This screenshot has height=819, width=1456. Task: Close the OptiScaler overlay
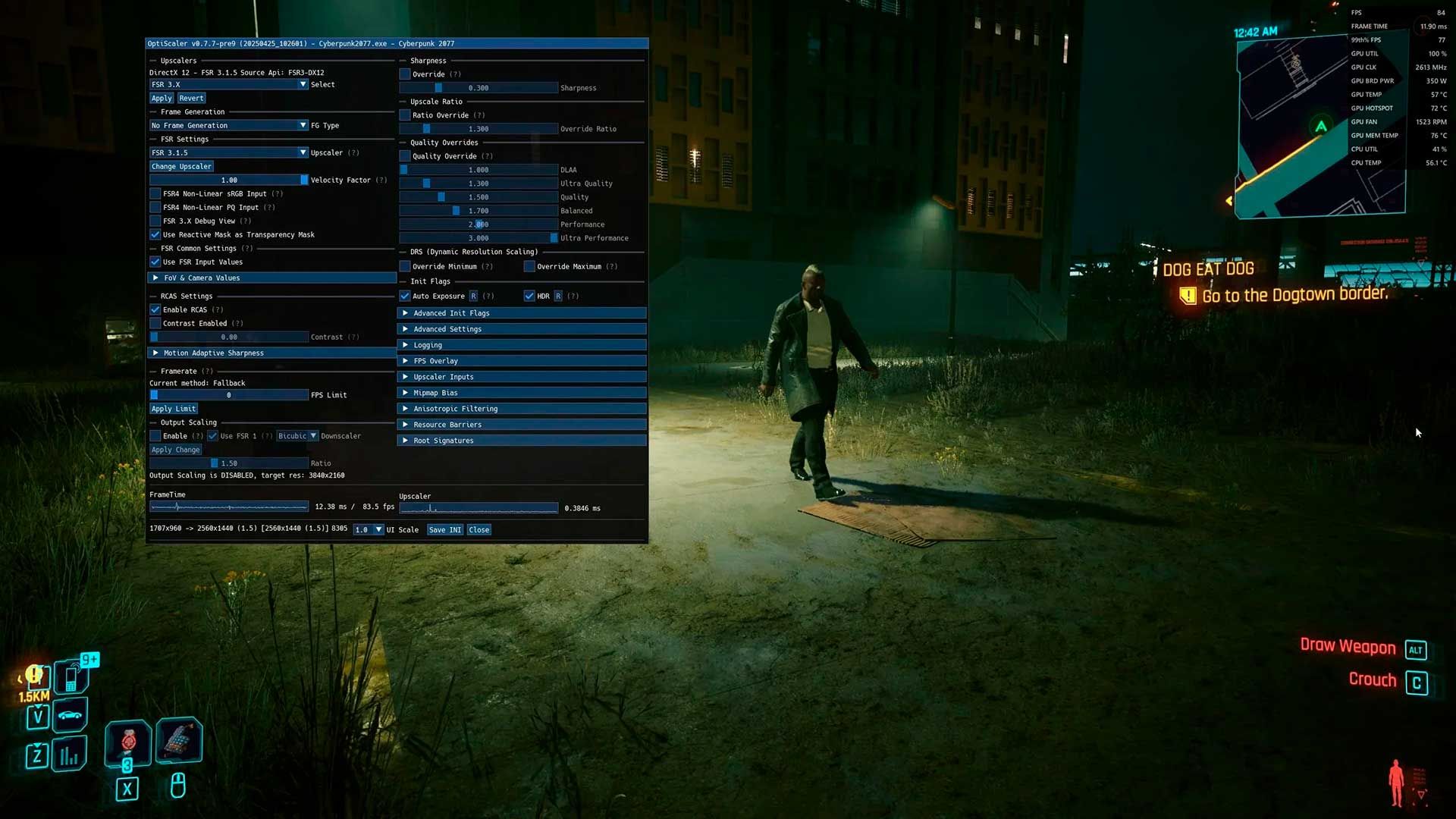point(479,530)
